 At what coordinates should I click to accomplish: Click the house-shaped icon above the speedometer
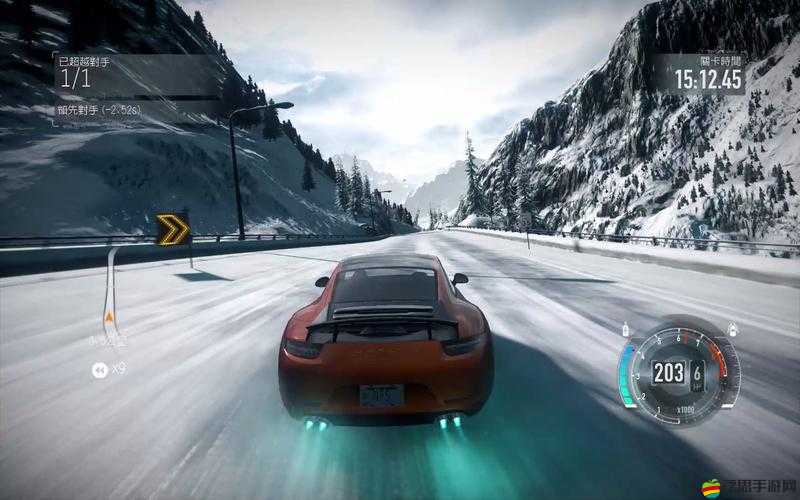[x=733, y=329]
